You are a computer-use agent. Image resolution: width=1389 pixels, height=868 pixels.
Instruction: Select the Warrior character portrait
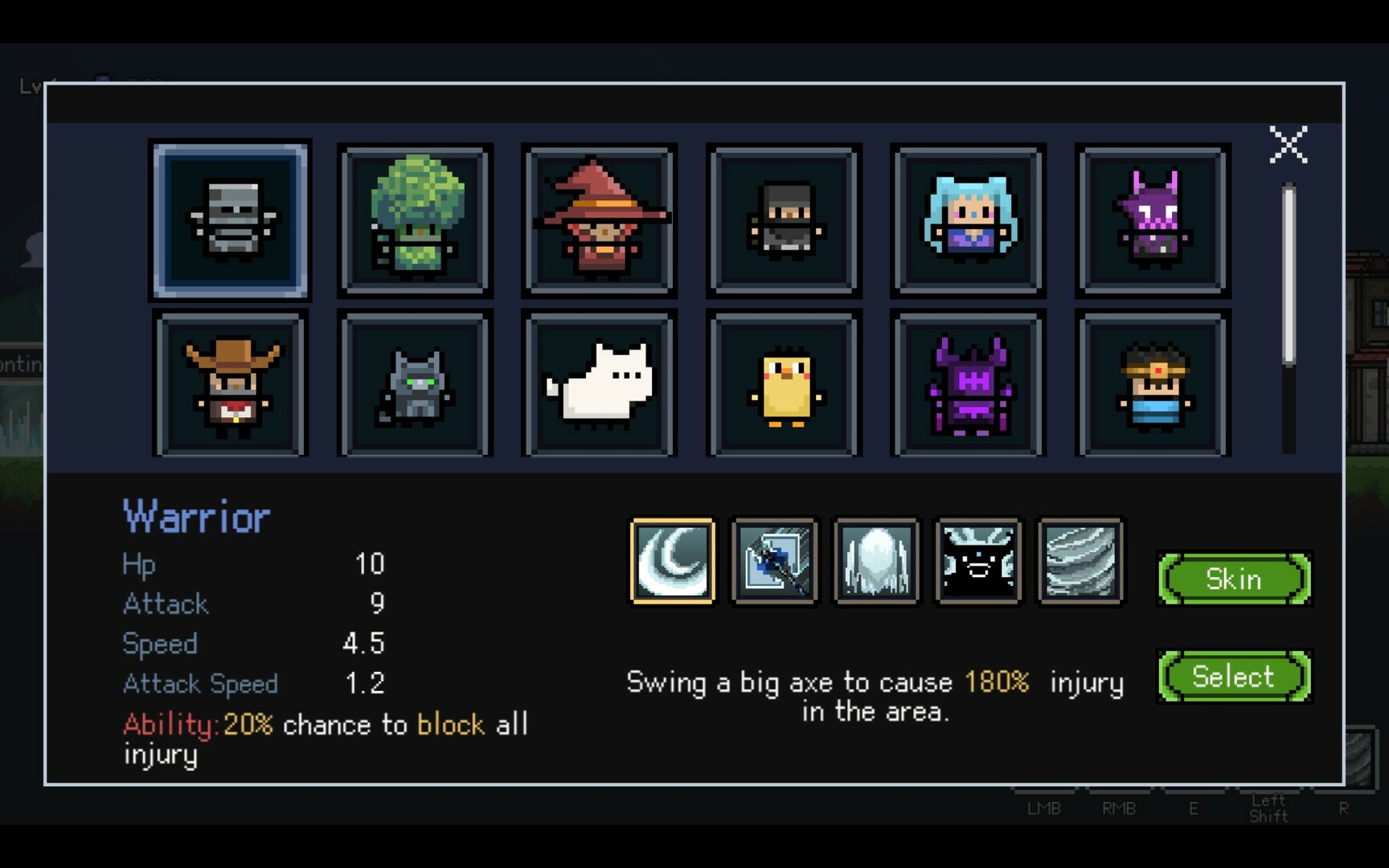[230, 219]
